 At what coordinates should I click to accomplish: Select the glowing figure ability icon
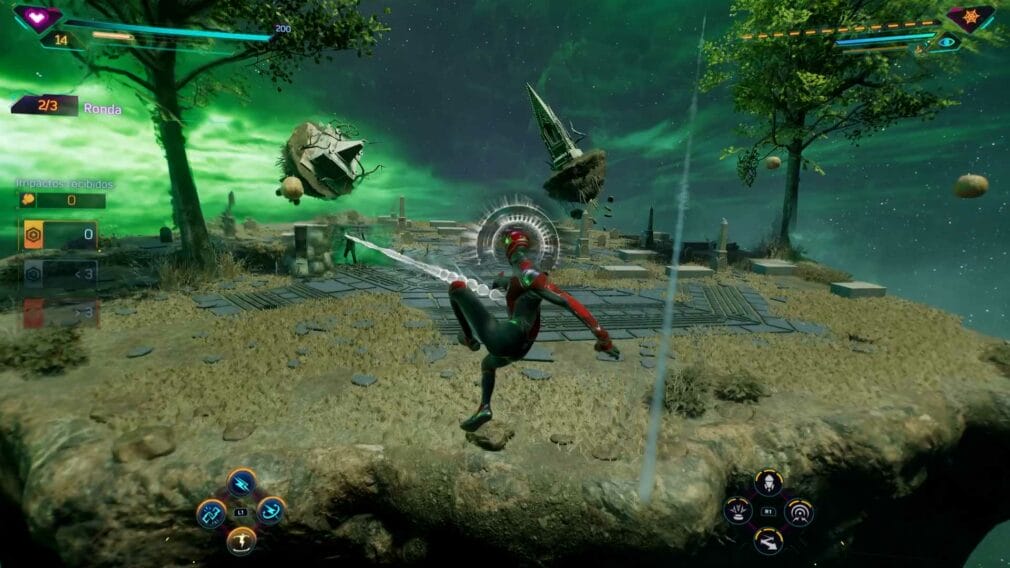pyautogui.click(x=241, y=541)
